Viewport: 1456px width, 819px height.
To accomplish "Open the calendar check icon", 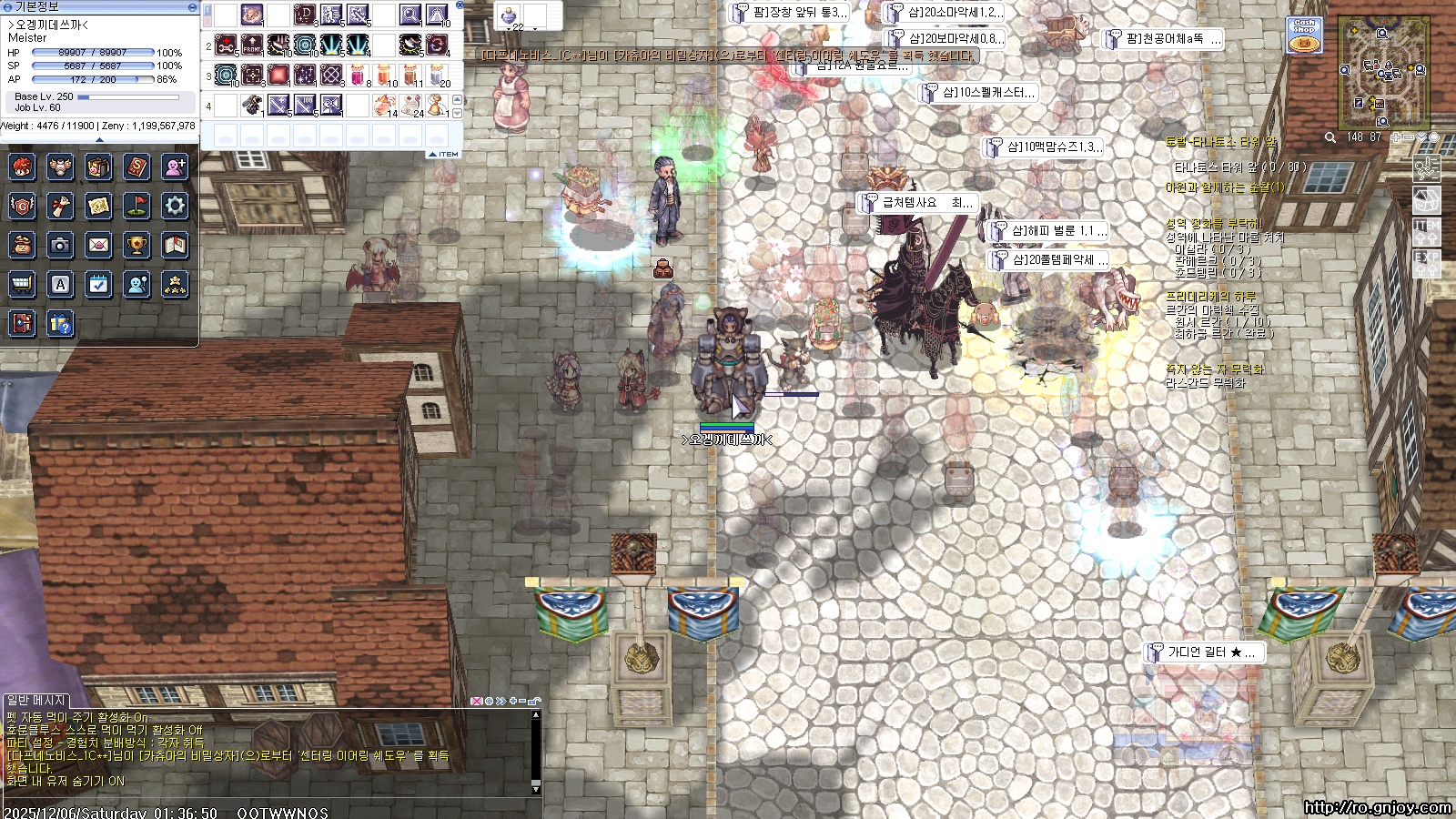I will click(x=98, y=285).
